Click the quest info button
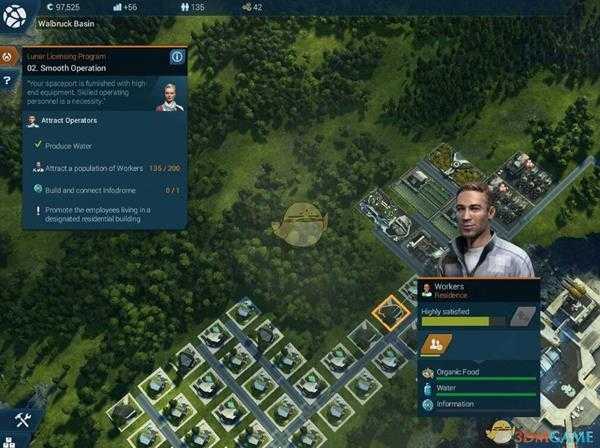Screen dimensions: 600x448 pyautogui.click(x=177, y=57)
